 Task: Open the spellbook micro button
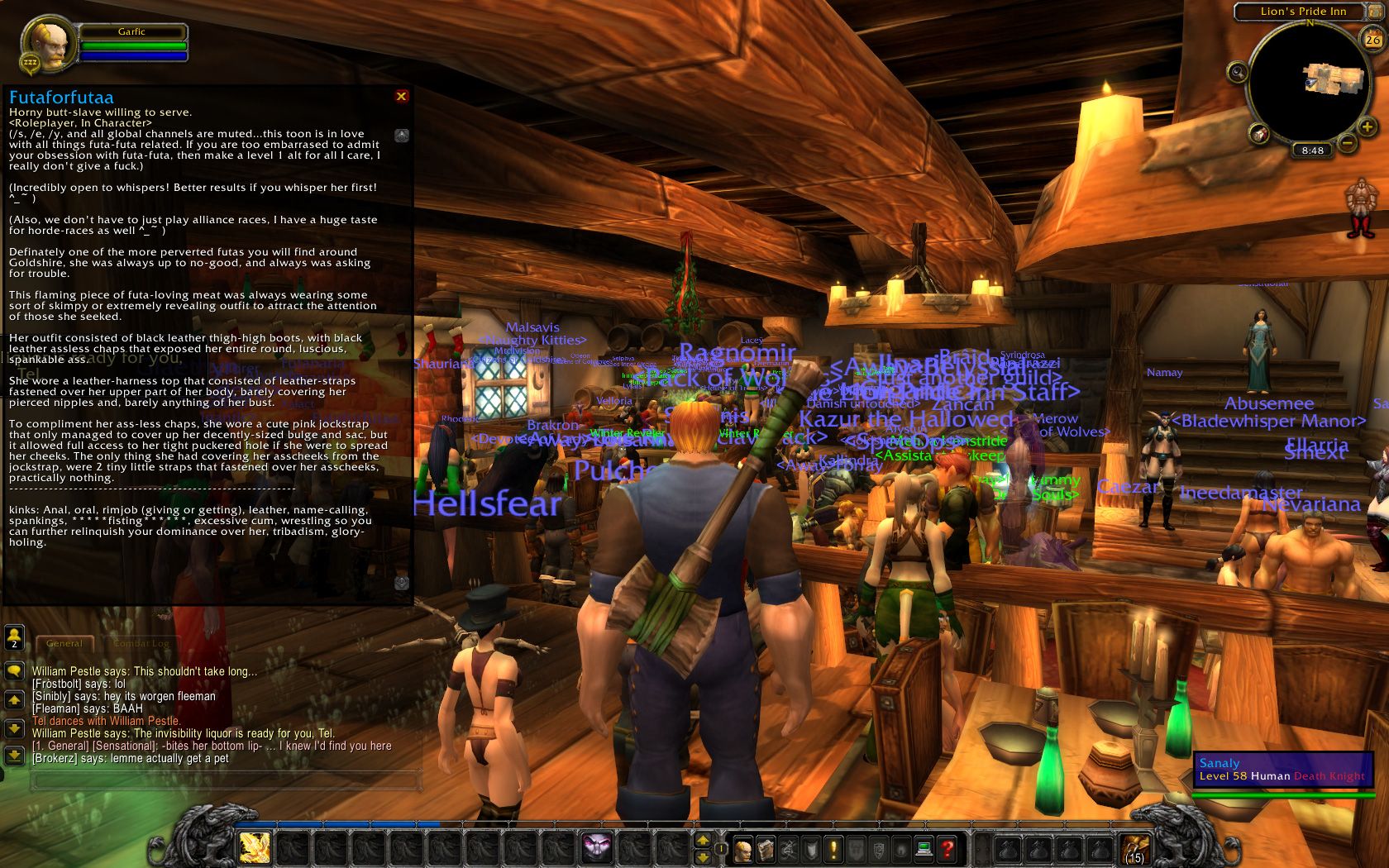[766, 848]
